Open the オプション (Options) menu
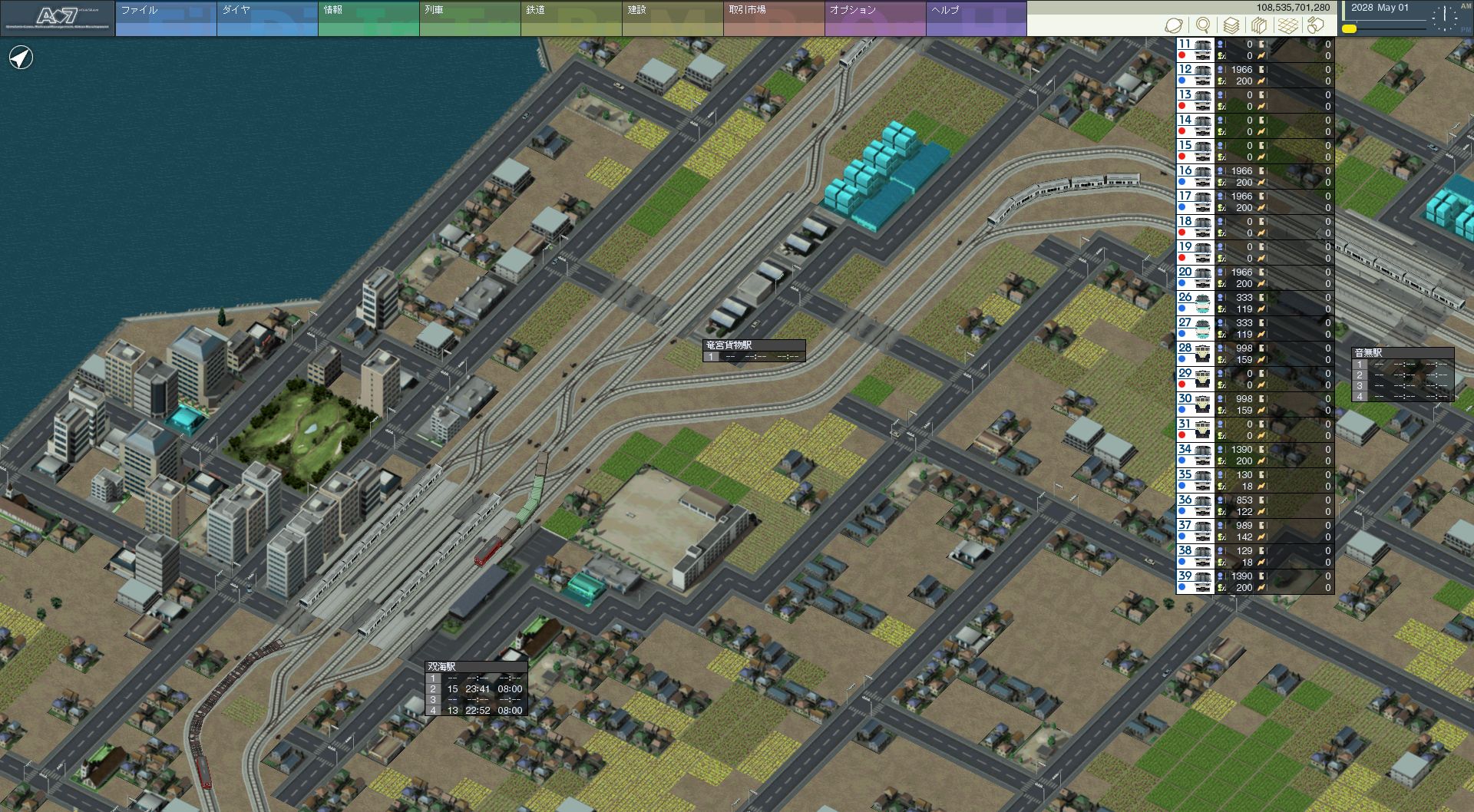Viewport: 1474px width, 812px height. pos(875,18)
